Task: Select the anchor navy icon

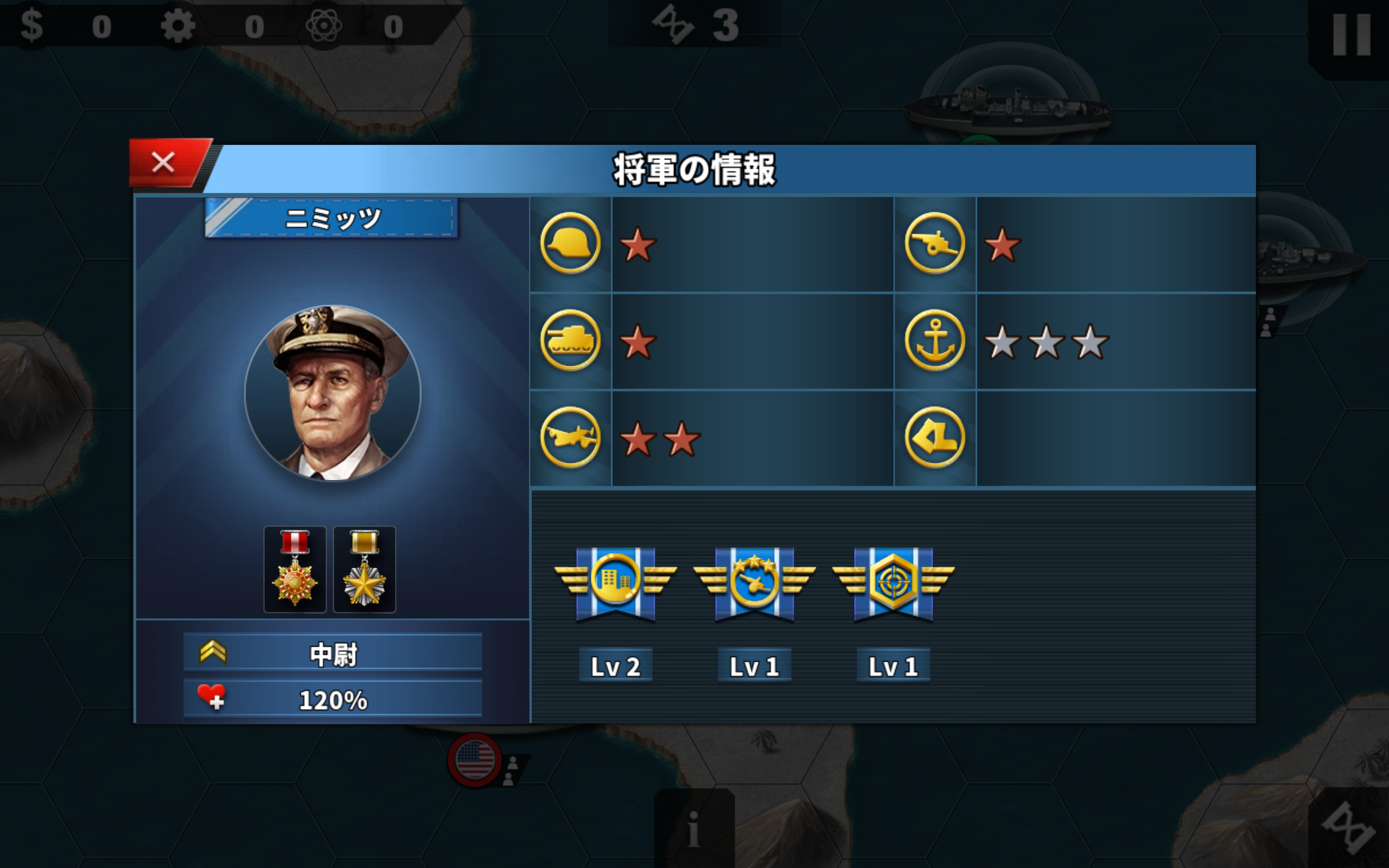Action: [x=934, y=341]
